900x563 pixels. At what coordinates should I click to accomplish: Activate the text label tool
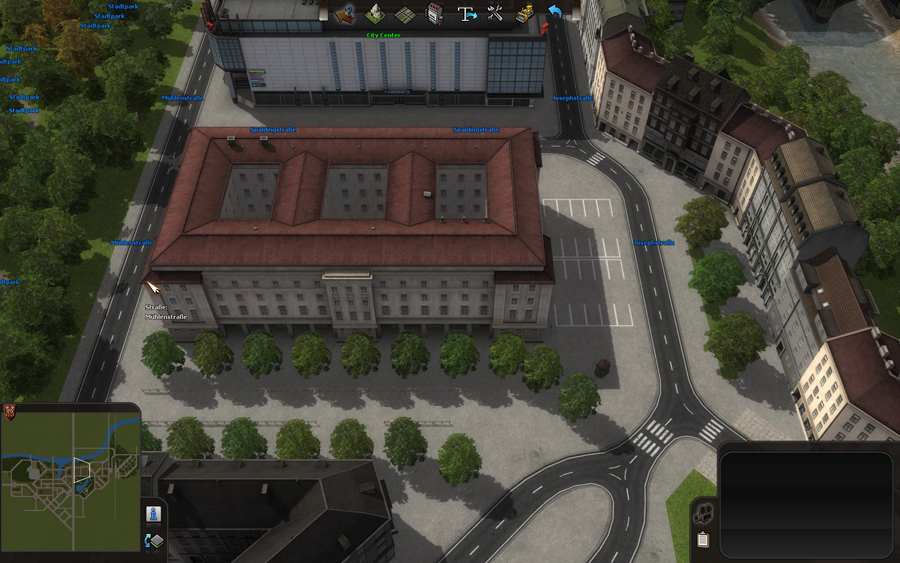[x=466, y=14]
